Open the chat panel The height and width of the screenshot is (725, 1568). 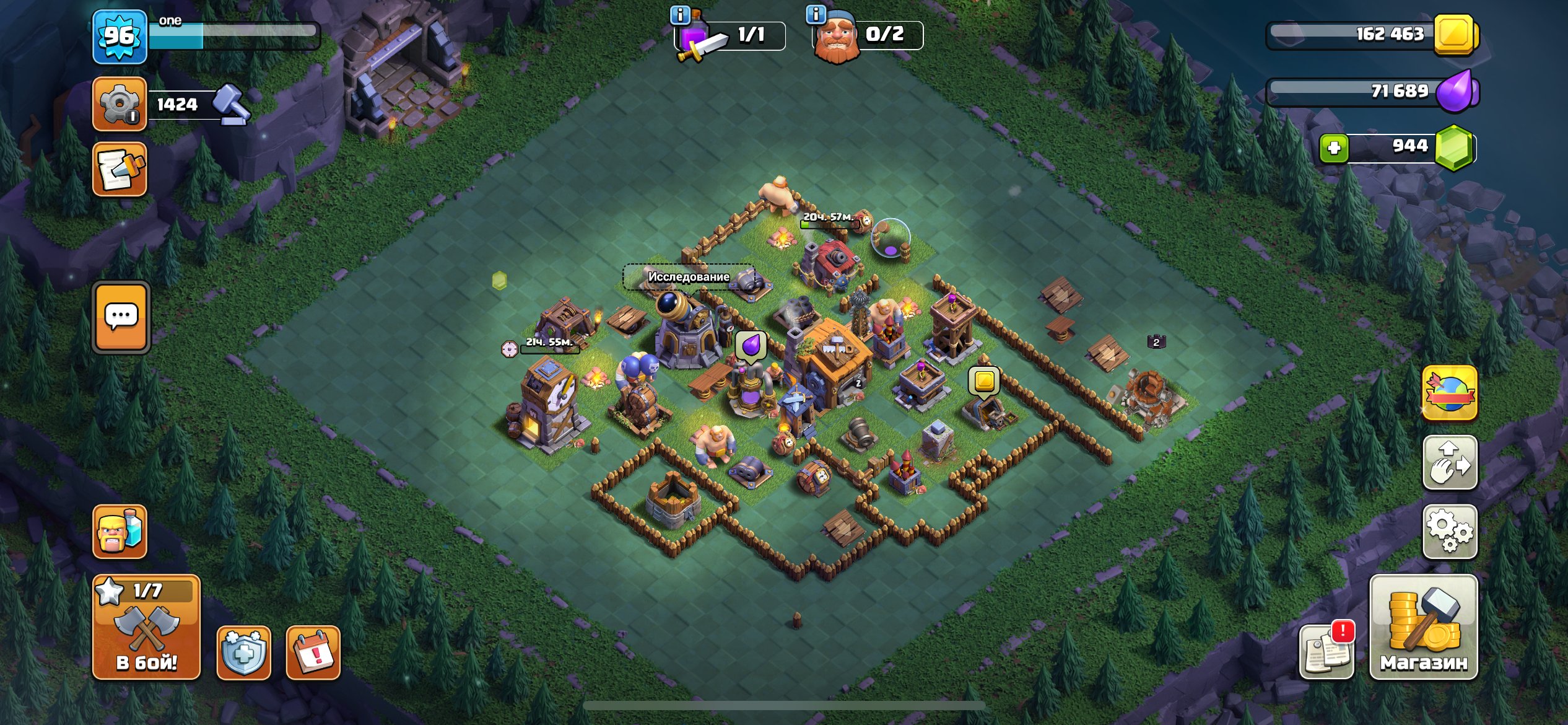[121, 317]
